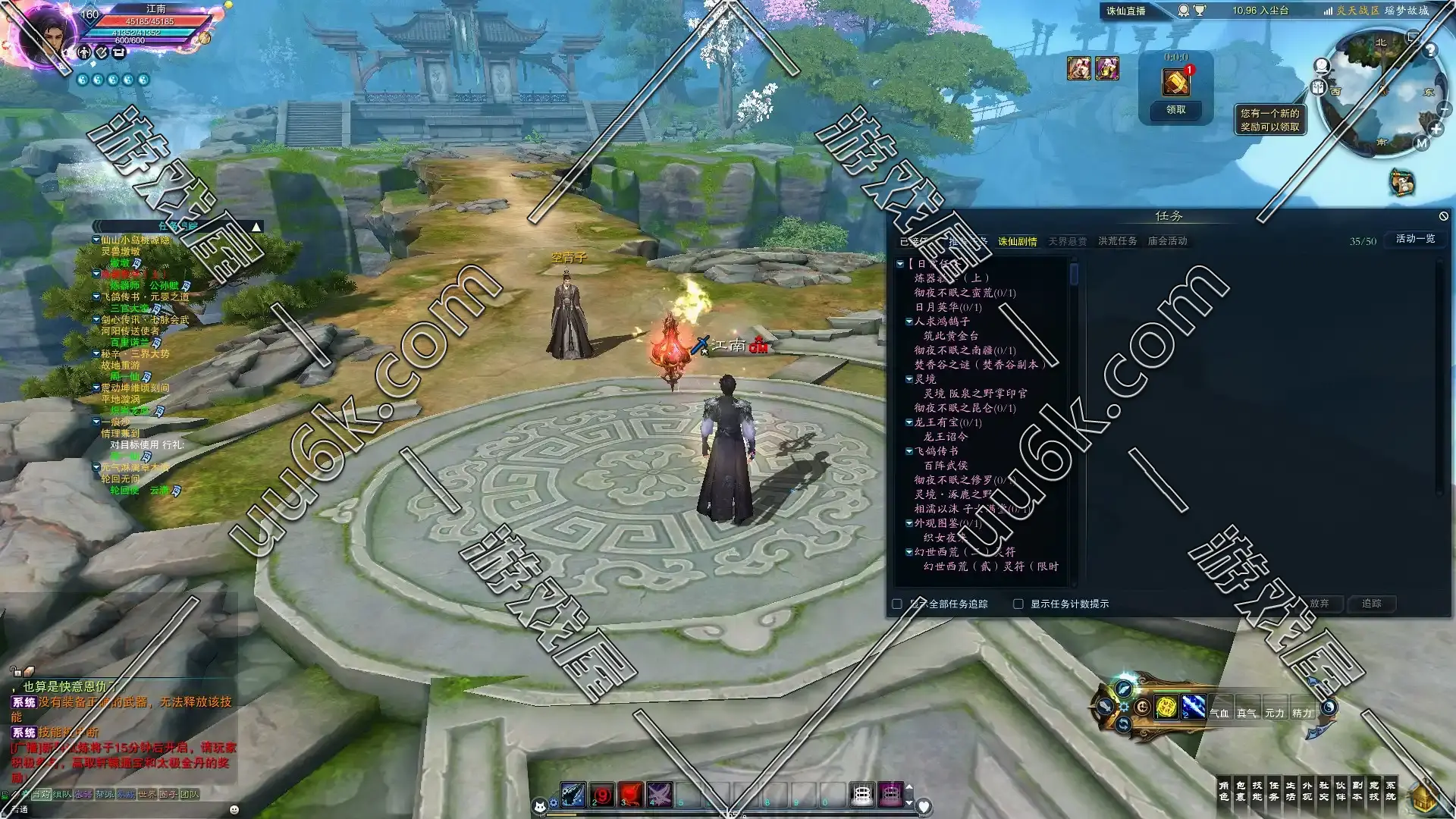Activate the yellow talisman skill in slot 1

tap(1166, 708)
